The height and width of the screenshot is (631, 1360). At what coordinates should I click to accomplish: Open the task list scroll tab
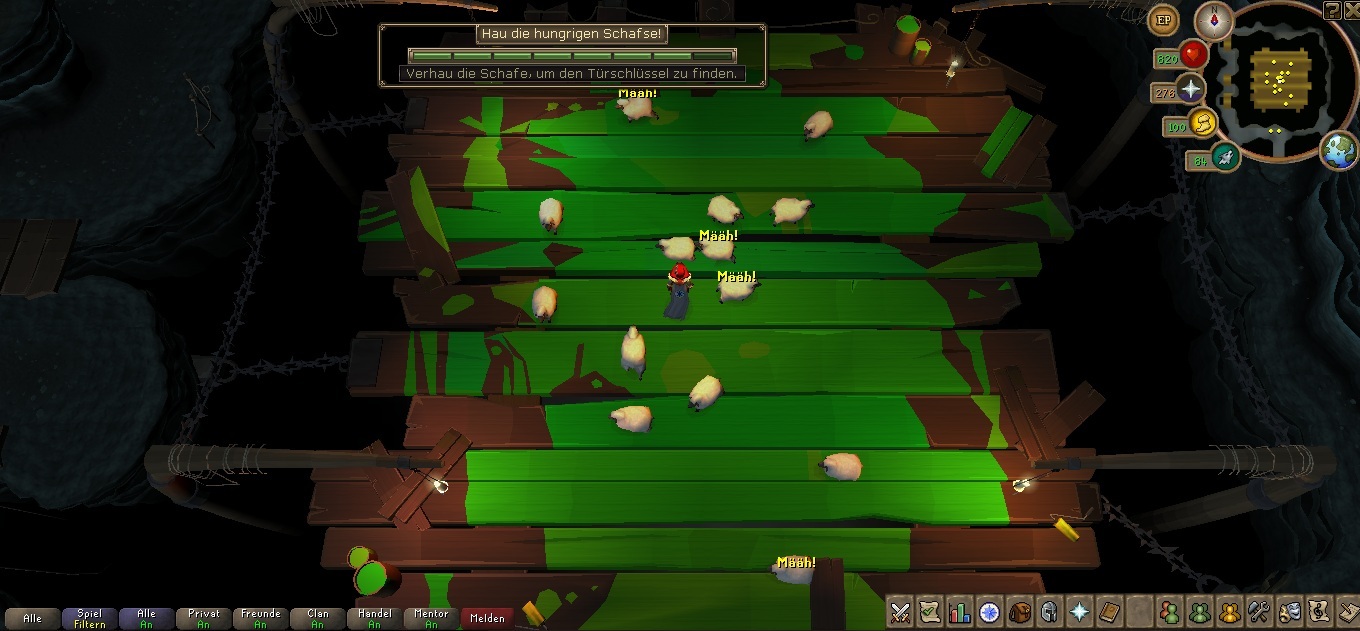930,611
